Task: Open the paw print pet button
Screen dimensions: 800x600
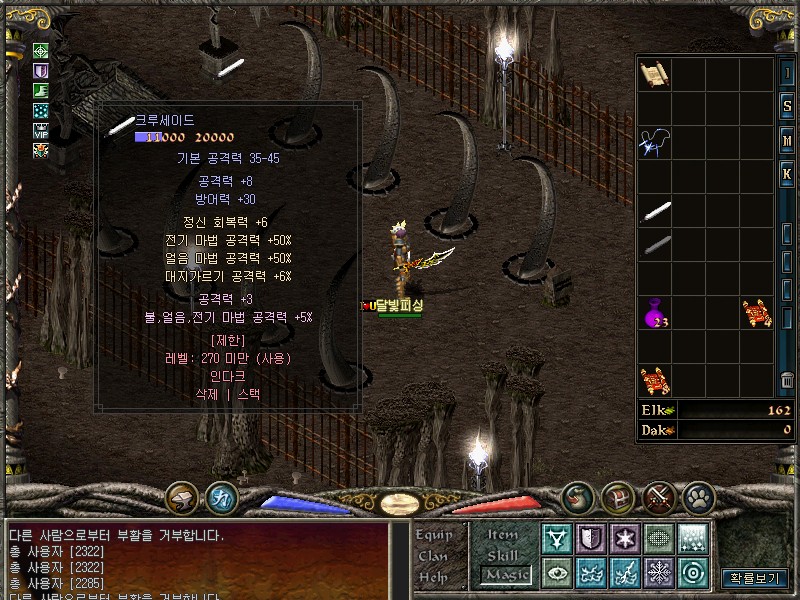Action: (698, 496)
